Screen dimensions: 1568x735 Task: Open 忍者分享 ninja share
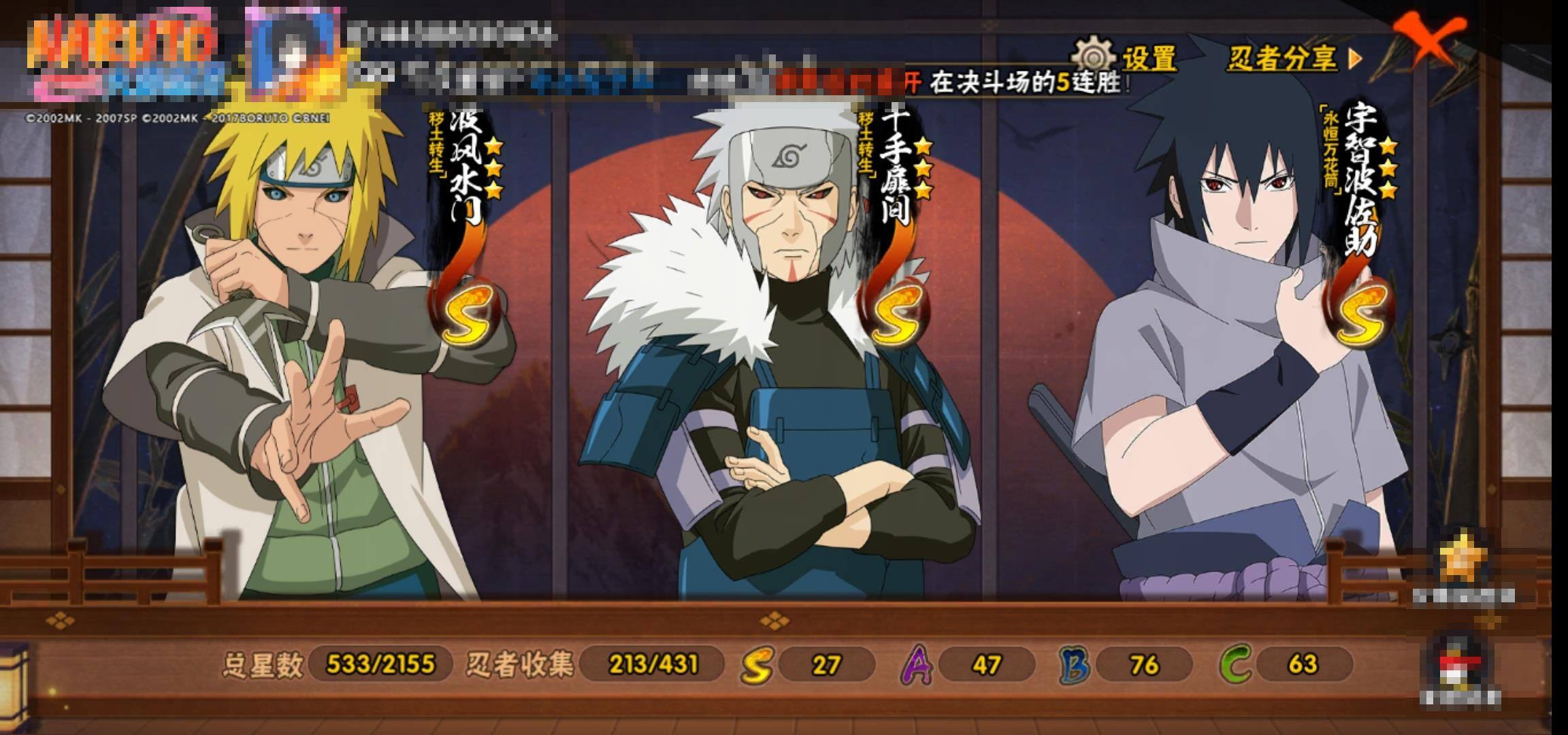point(1293,59)
